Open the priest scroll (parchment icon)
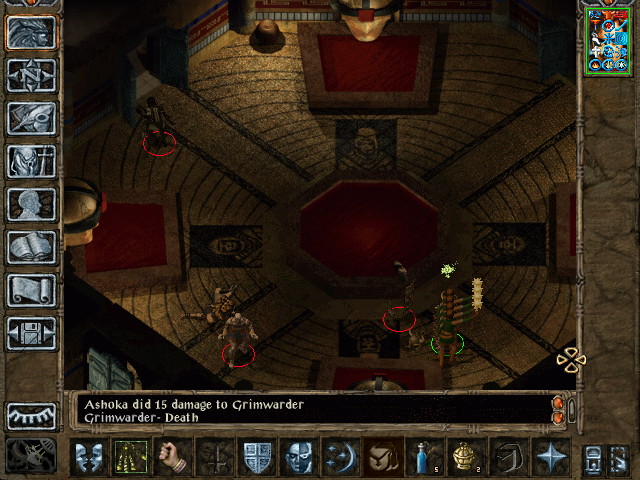Screen dimensions: 640x480 click(31, 290)
